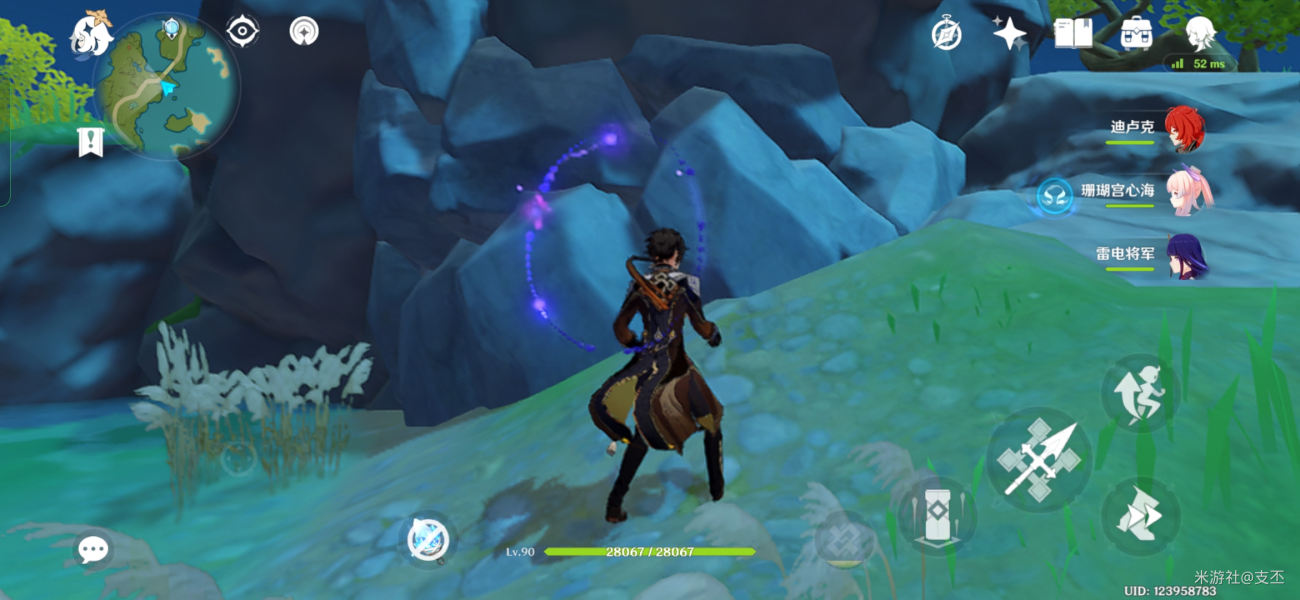The width and height of the screenshot is (1300, 600).
Task: Open the minimap
Action: [166, 88]
